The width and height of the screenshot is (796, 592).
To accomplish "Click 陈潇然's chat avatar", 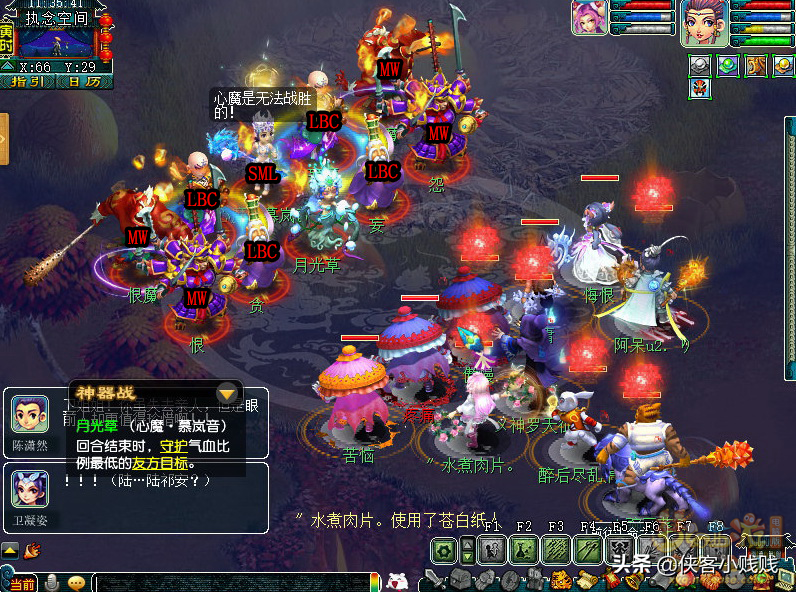I will click(29, 415).
